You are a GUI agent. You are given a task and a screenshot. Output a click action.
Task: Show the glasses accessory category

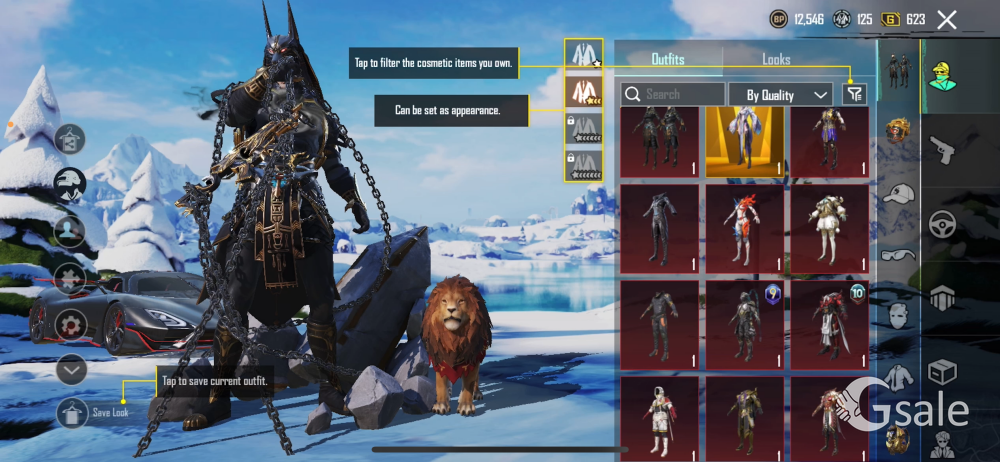coord(899,255)
